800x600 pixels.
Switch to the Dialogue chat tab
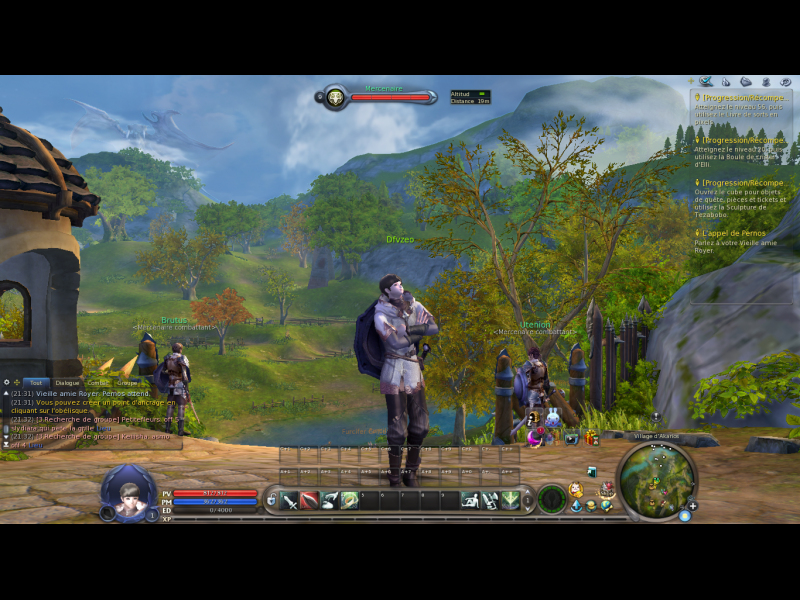click(x=67, y=382)
